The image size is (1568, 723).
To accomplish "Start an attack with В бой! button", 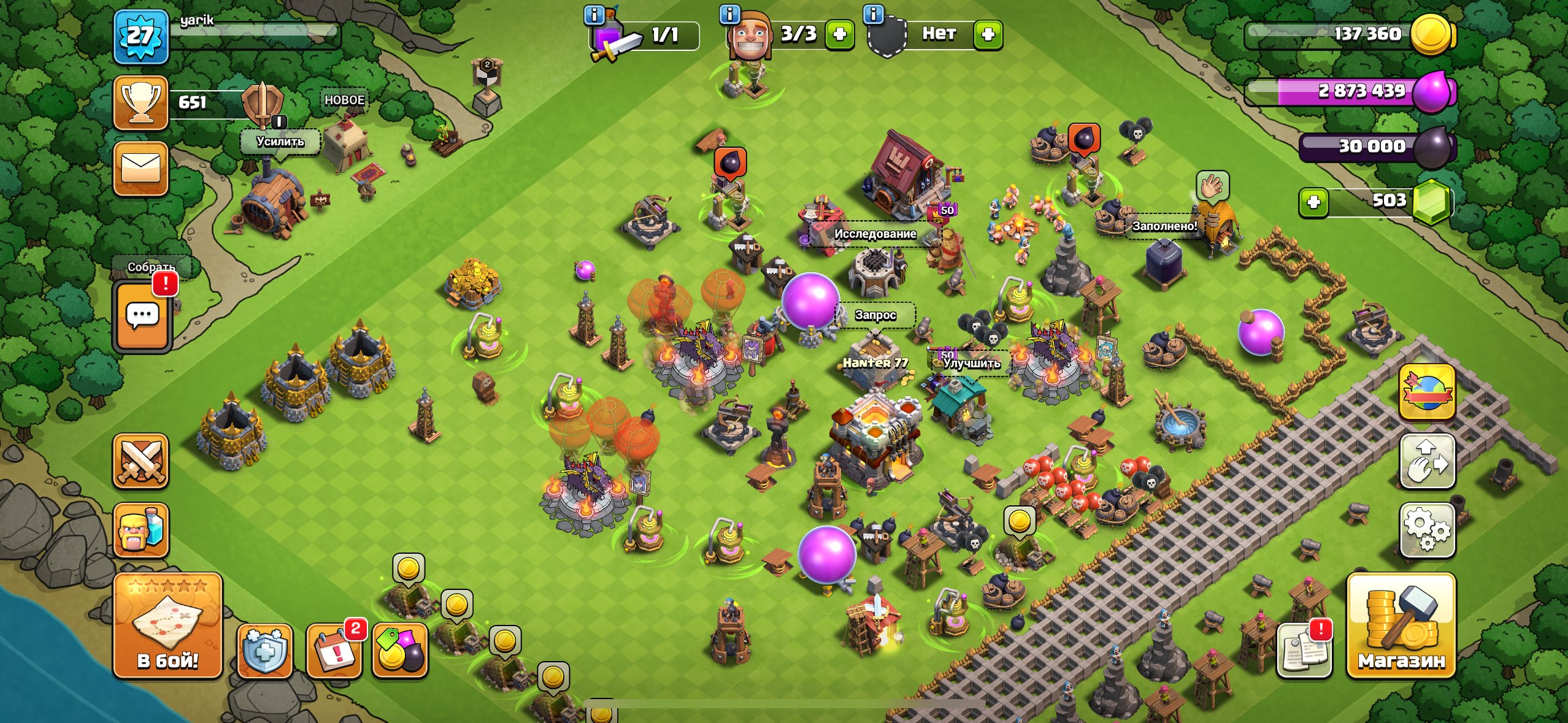I will click(x=167, y=625).
